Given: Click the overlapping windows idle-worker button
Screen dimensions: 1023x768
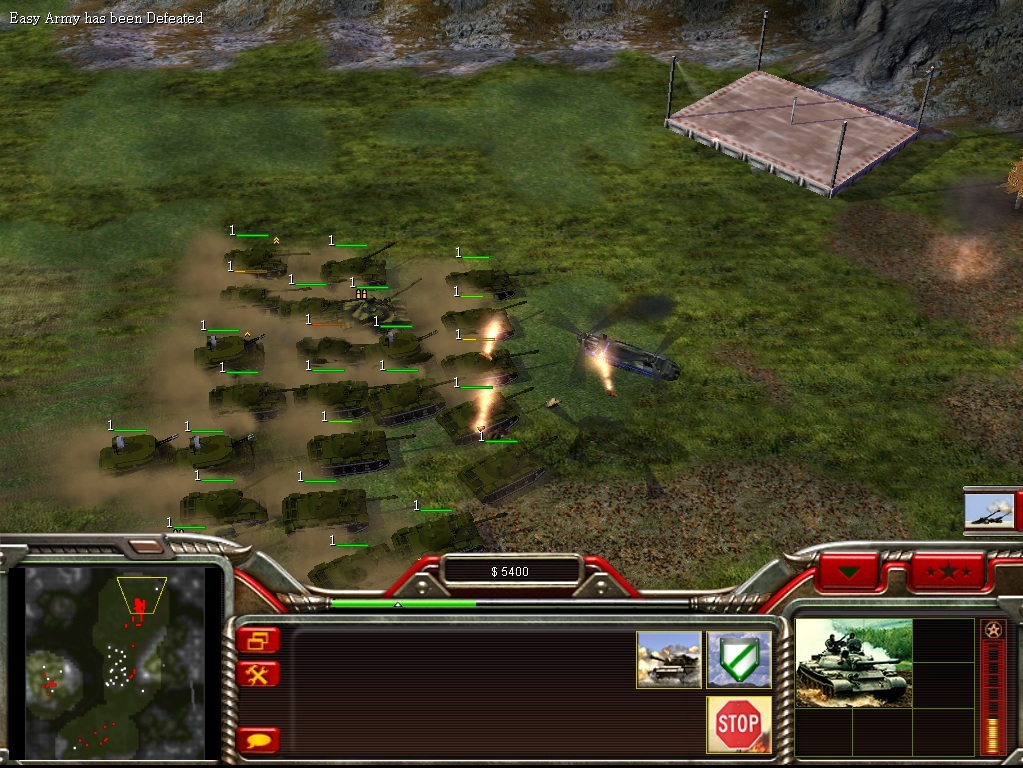Looking at the screenshot, I should pos(258,640).
